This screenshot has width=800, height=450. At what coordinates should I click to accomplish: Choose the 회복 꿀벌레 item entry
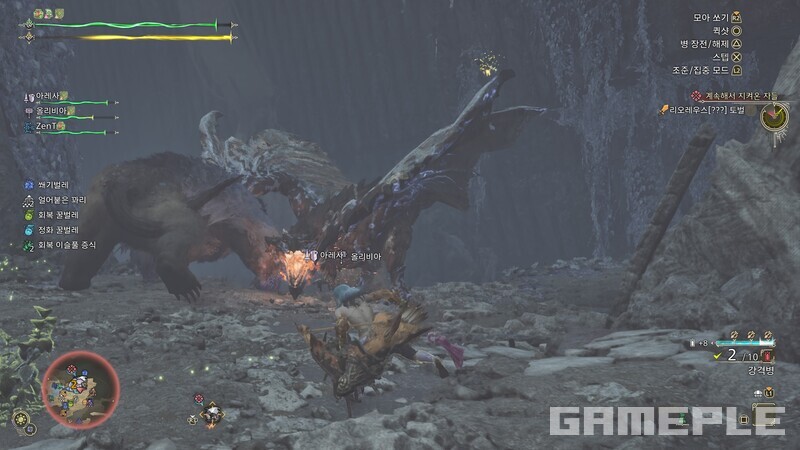coord(58,215)
